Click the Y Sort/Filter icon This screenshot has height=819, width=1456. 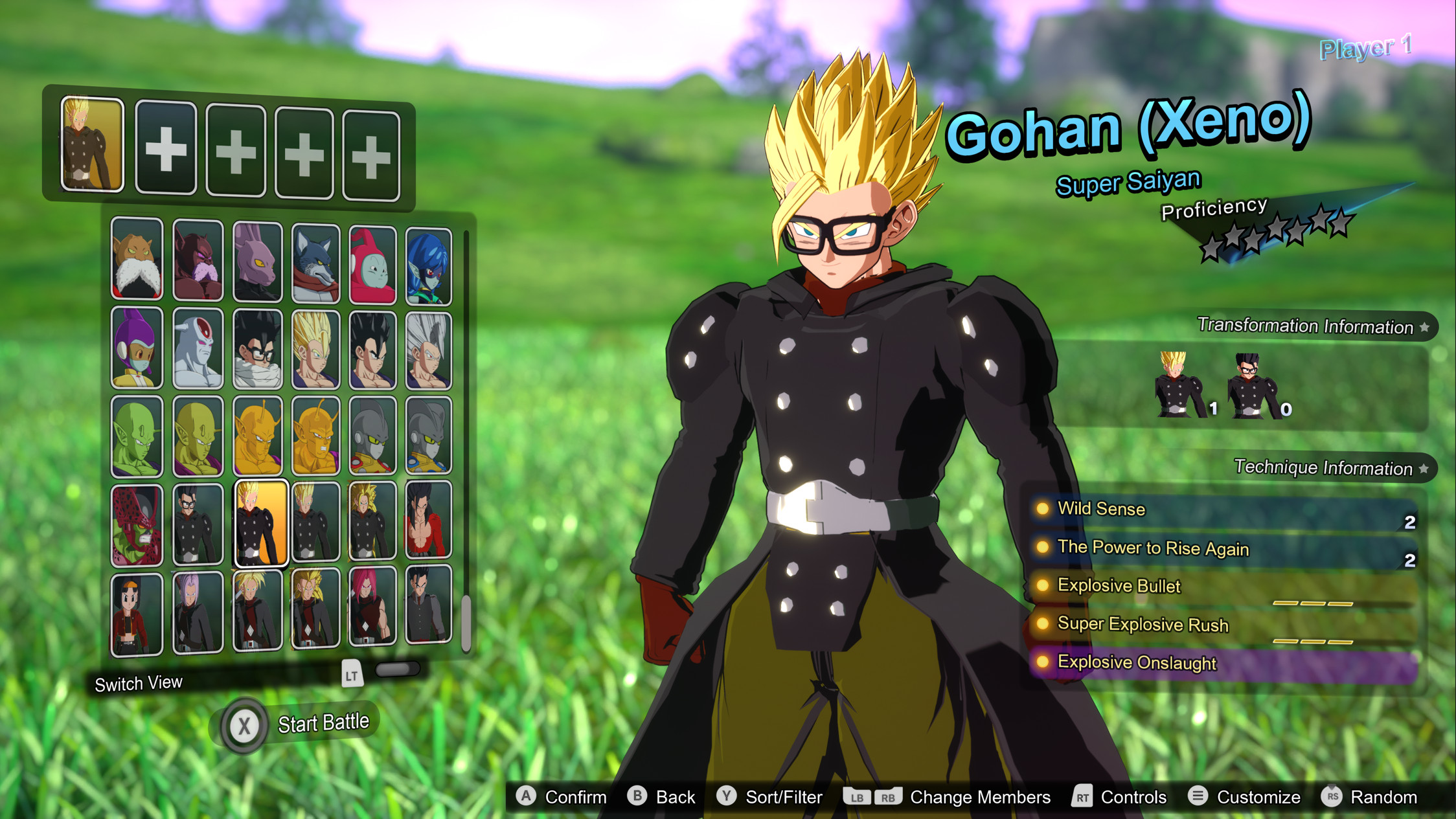point(727,797)
